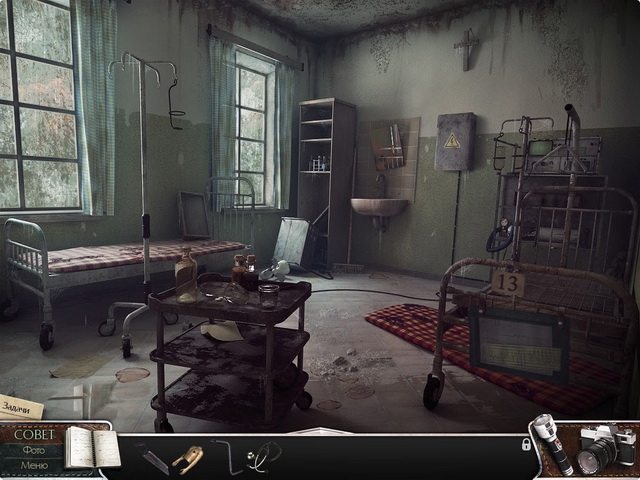This screenshot has height=480, width=640.
Task: Toggle the inventory padlock
Action: 526,444
